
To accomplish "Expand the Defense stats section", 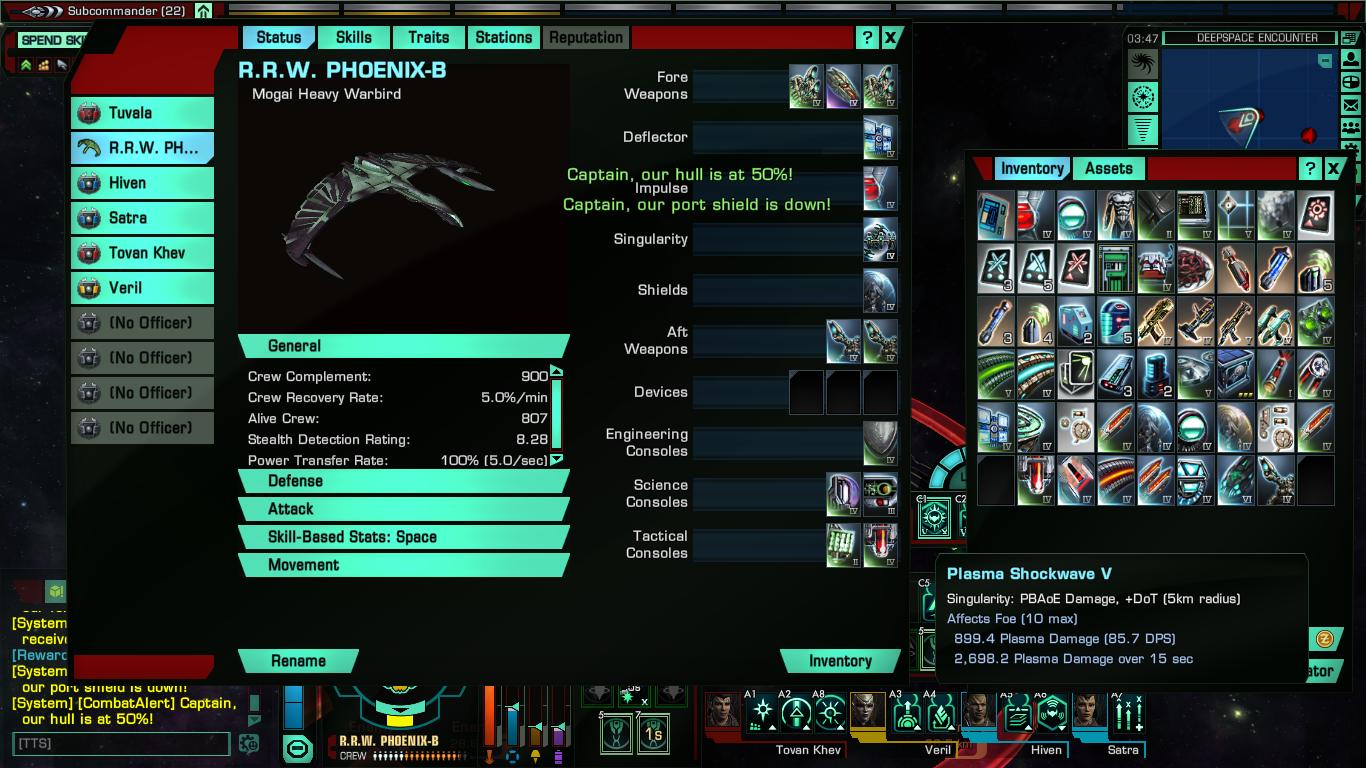I will [403, 481].
